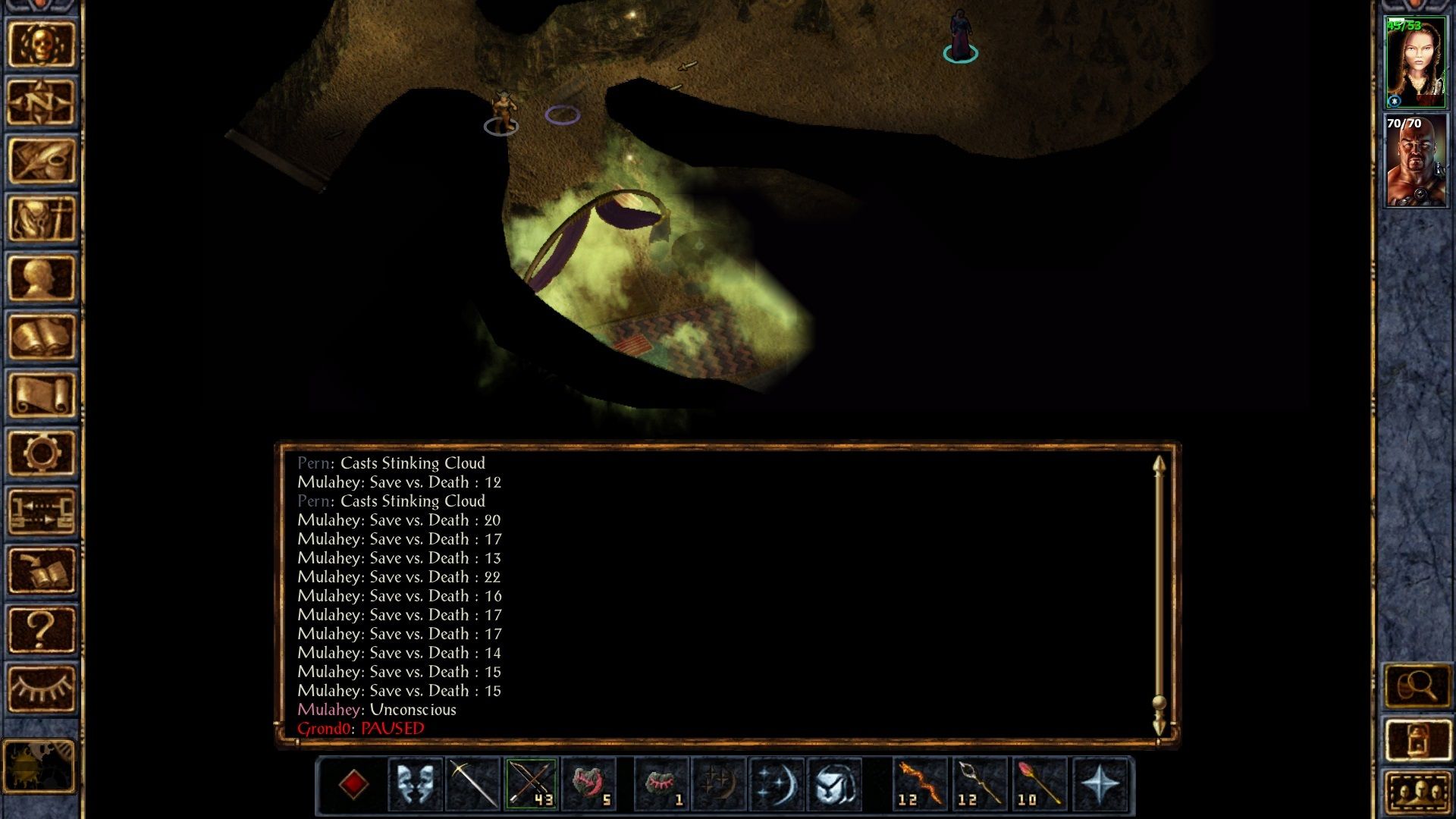Open game options with the gear icon
1456x819 pixels.
42,453
